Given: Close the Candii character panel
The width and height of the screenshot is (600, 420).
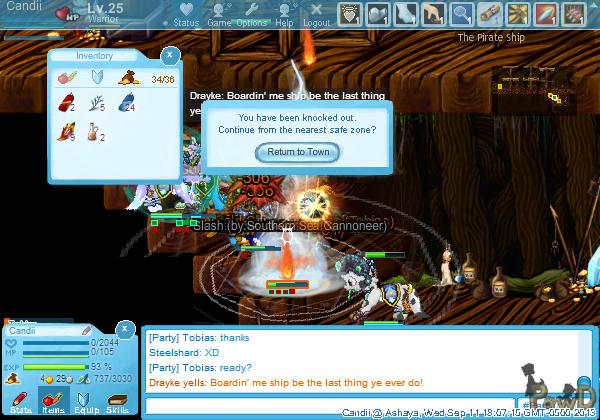Looking at the screenshot, I should tap(123, 328).
